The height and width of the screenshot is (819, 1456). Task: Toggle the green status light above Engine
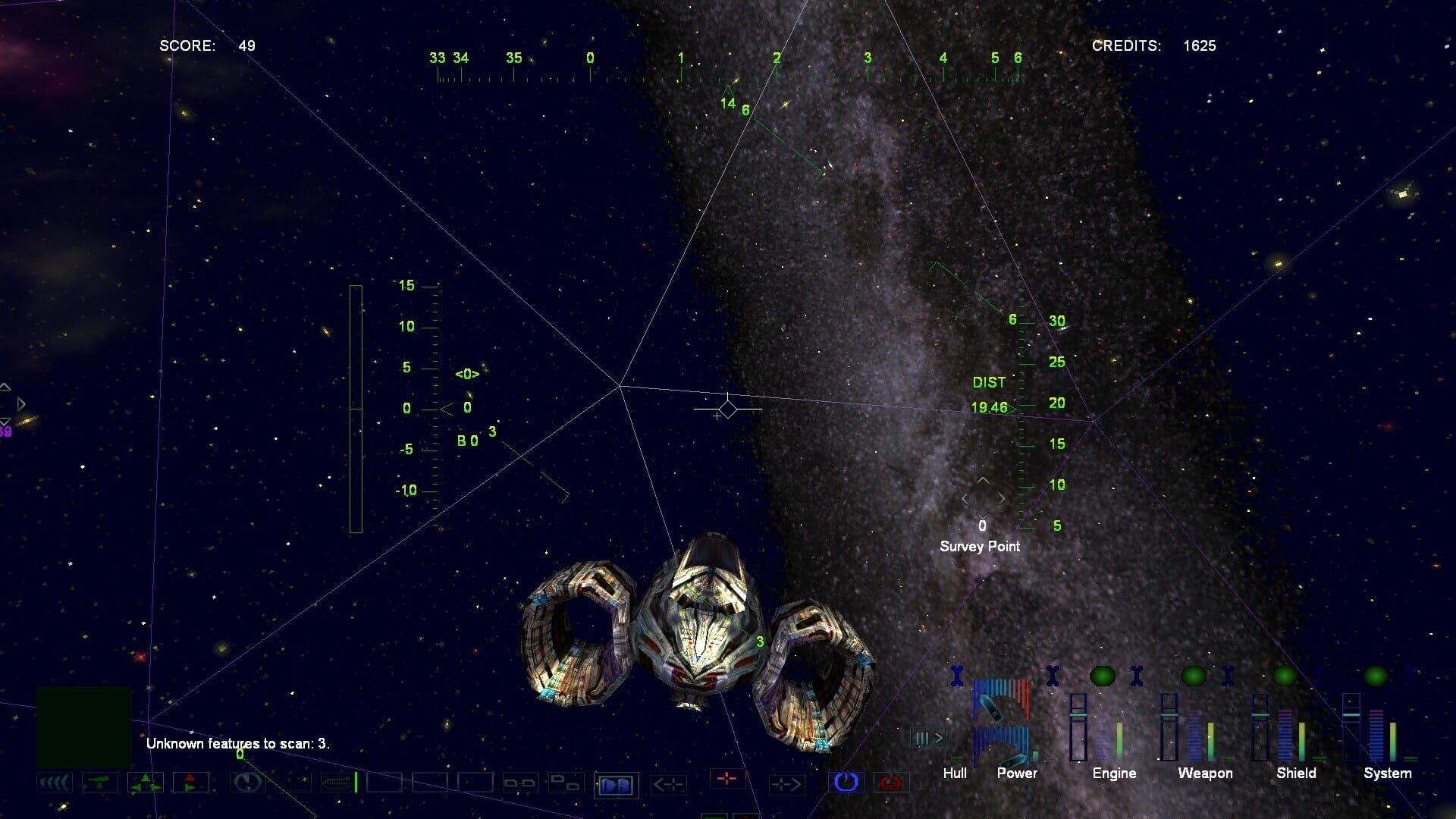(1102, 676)
